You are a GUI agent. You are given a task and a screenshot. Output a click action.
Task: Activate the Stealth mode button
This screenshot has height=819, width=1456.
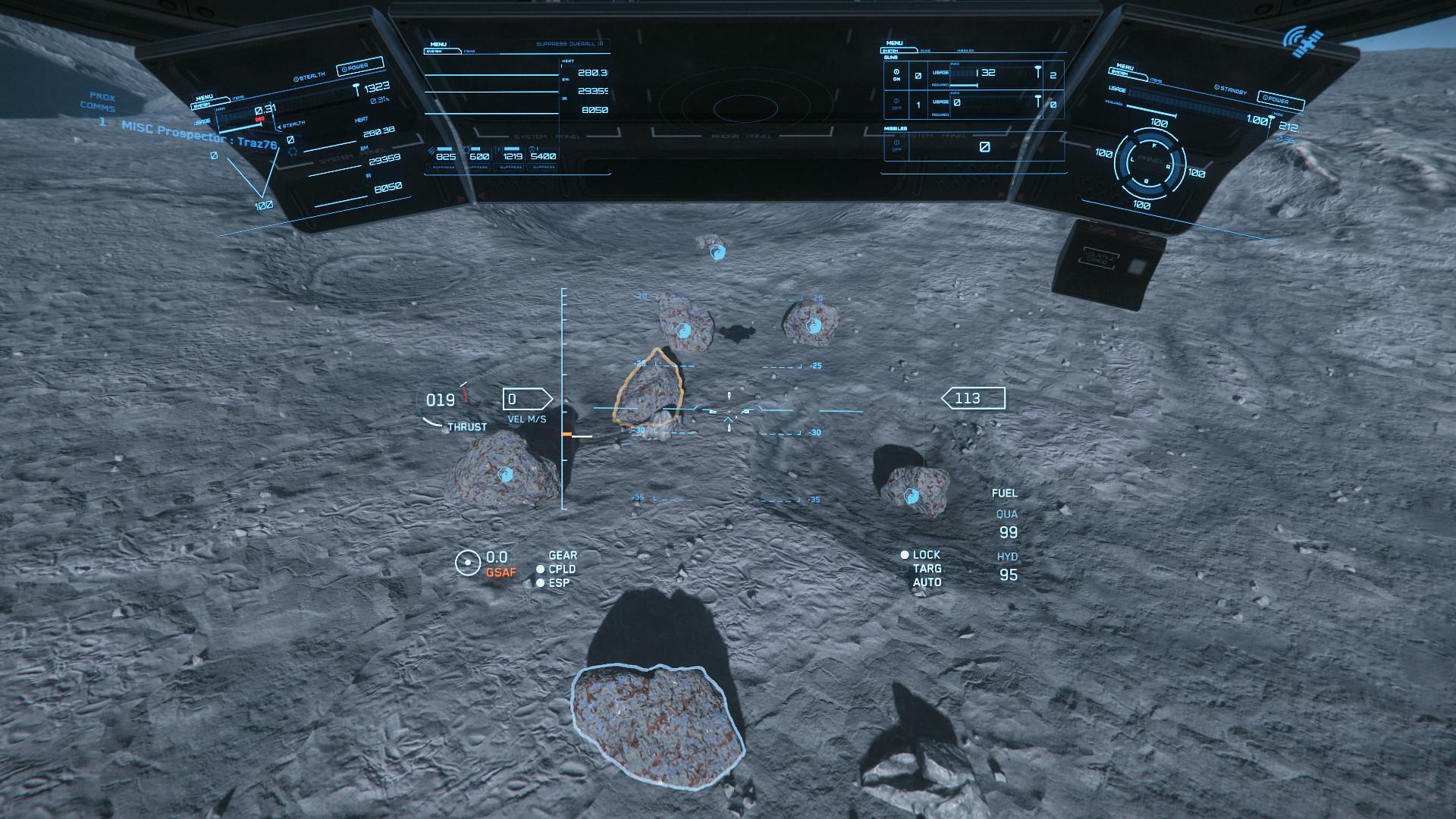point(309,76)
